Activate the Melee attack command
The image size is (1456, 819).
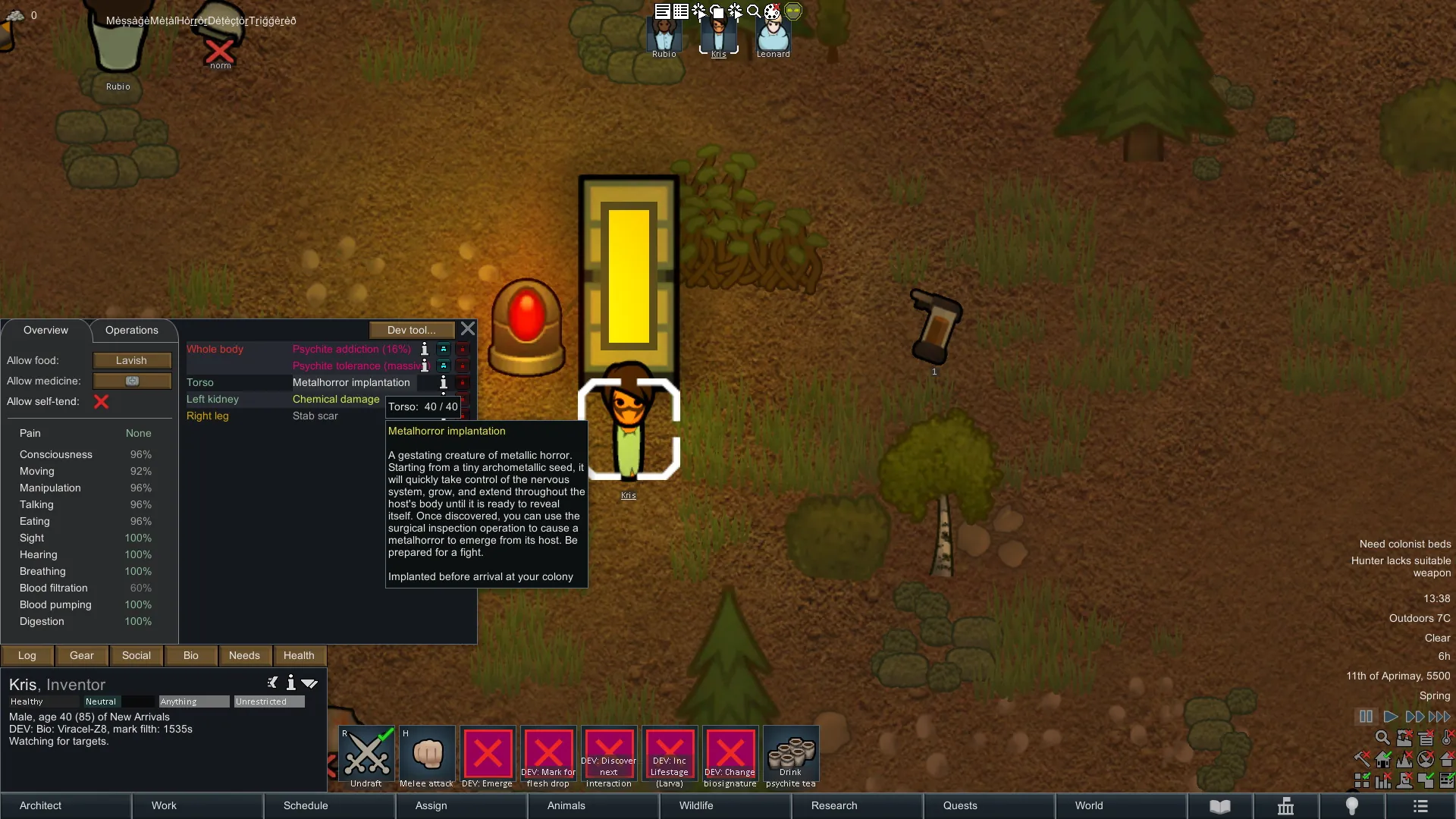click(427, 756)
